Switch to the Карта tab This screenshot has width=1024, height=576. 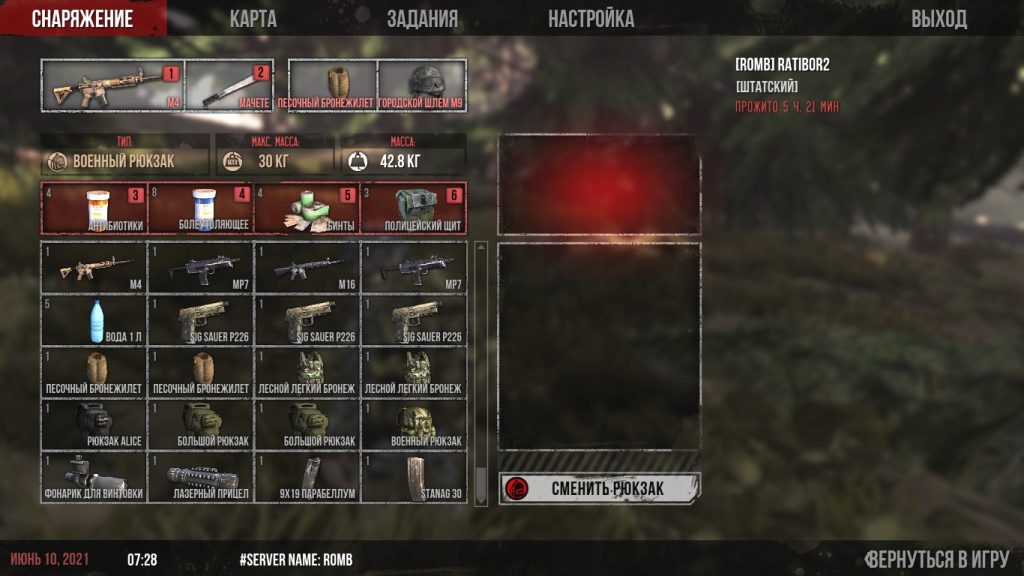pyautogui.click(x=253, y=19)
